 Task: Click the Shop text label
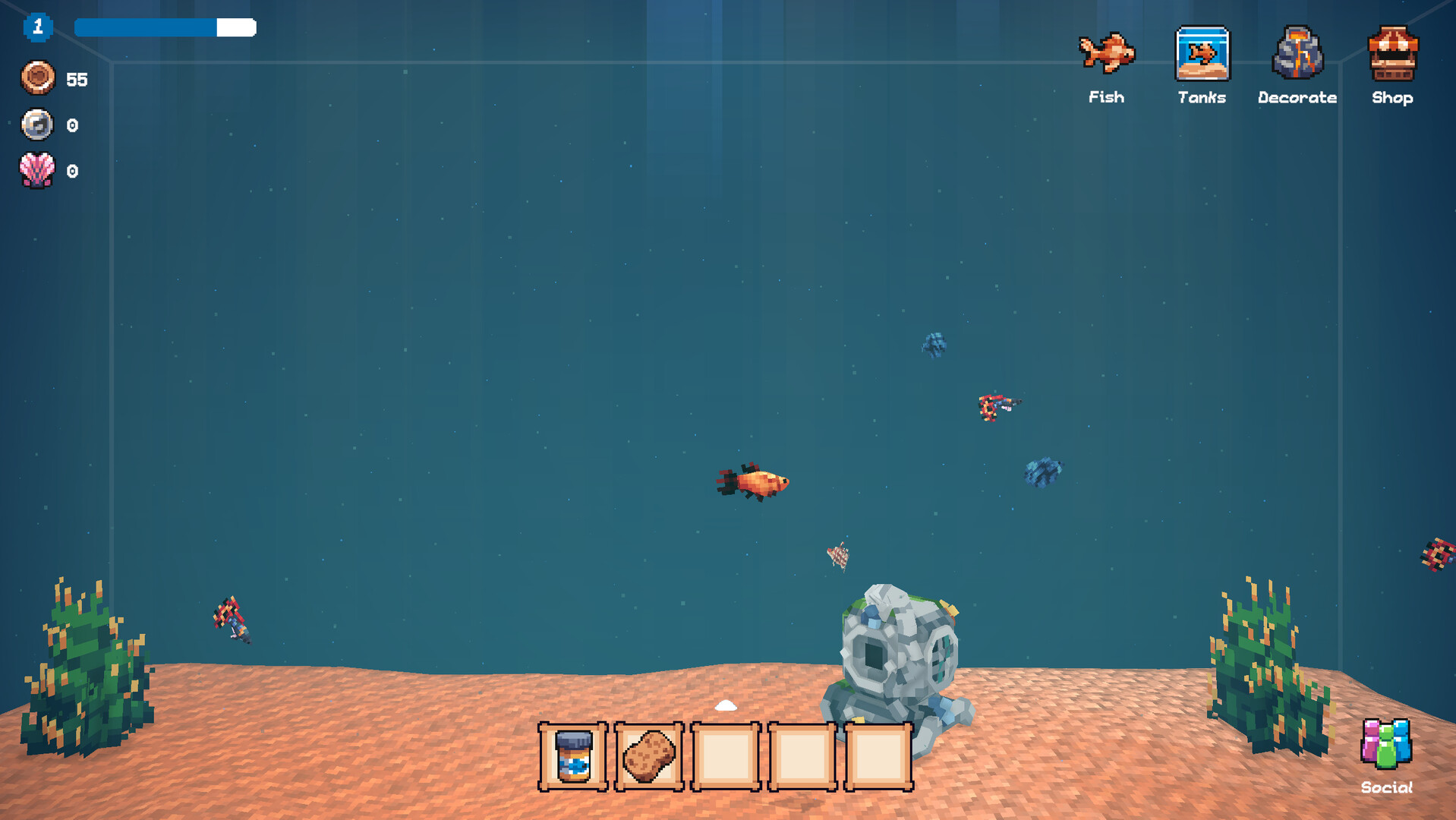[x=1392, y=98]
